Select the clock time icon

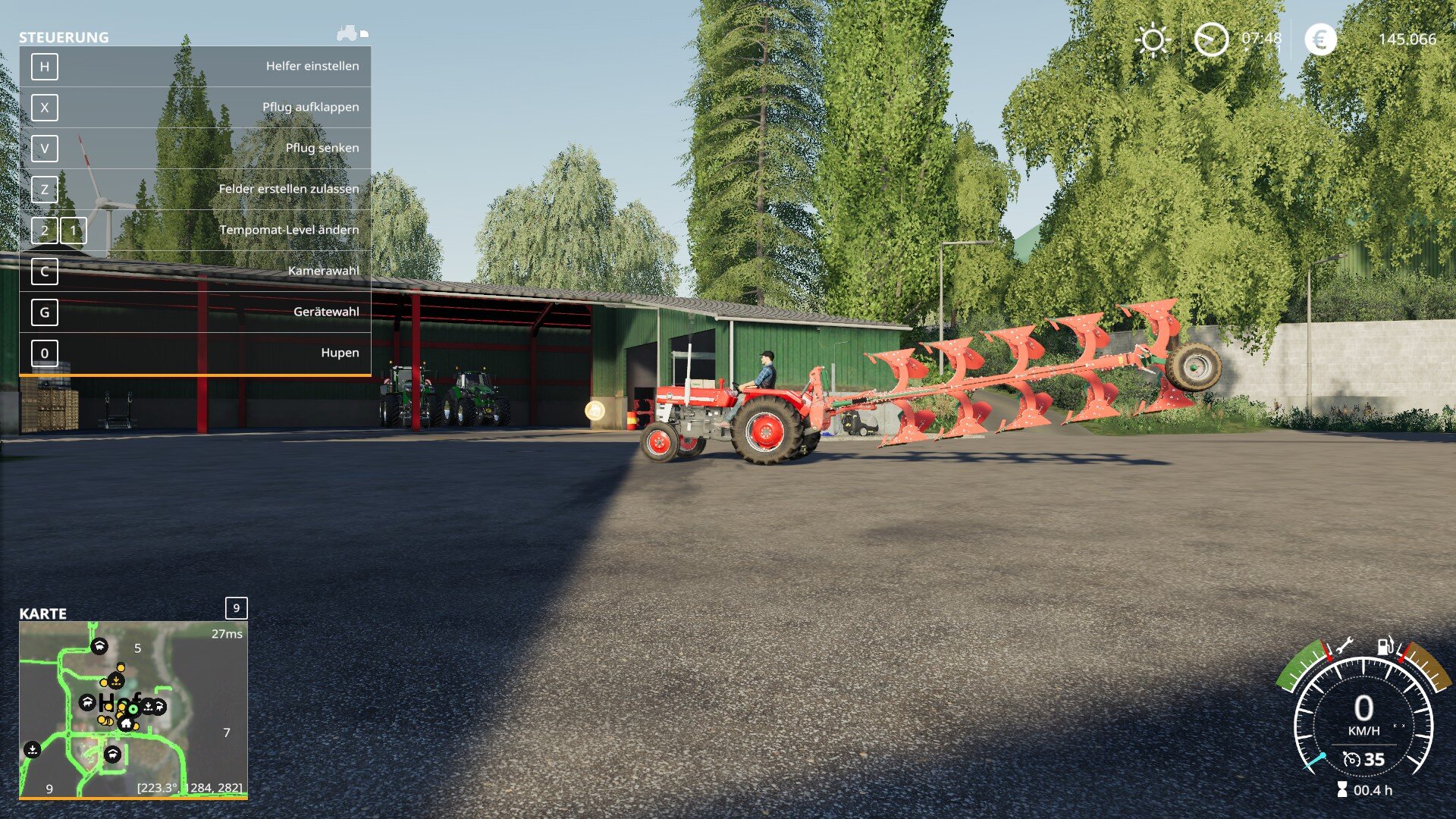pyautogui.click(x=1211, y=39)
